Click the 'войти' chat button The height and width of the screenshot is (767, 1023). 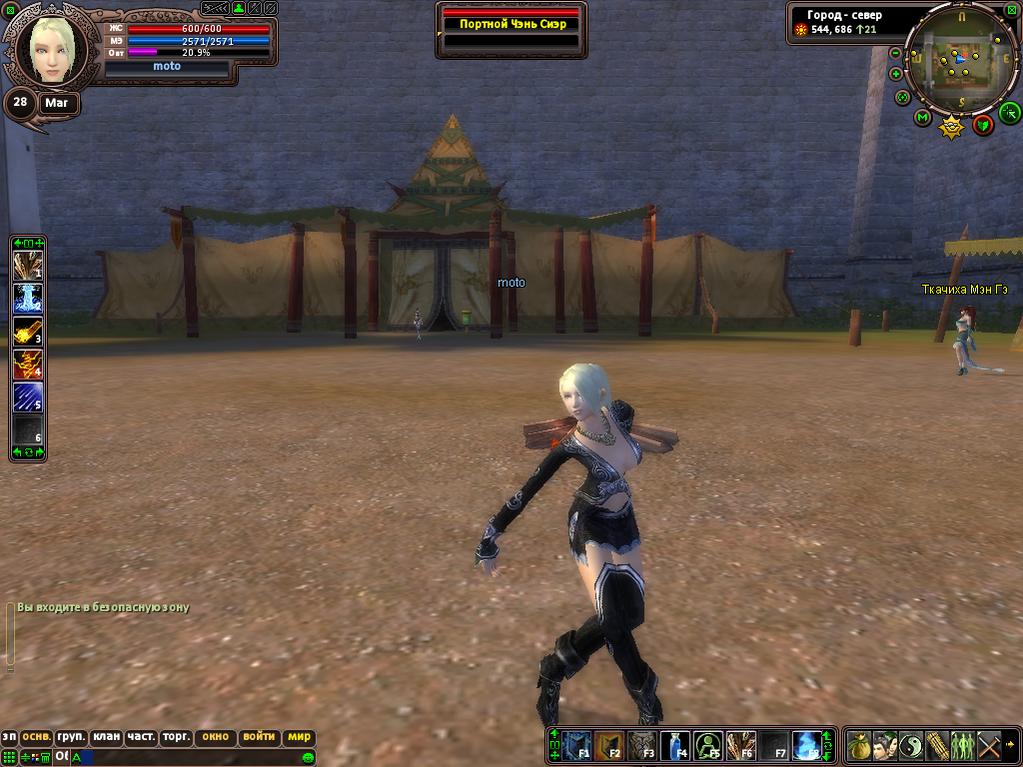pos(258,737)
